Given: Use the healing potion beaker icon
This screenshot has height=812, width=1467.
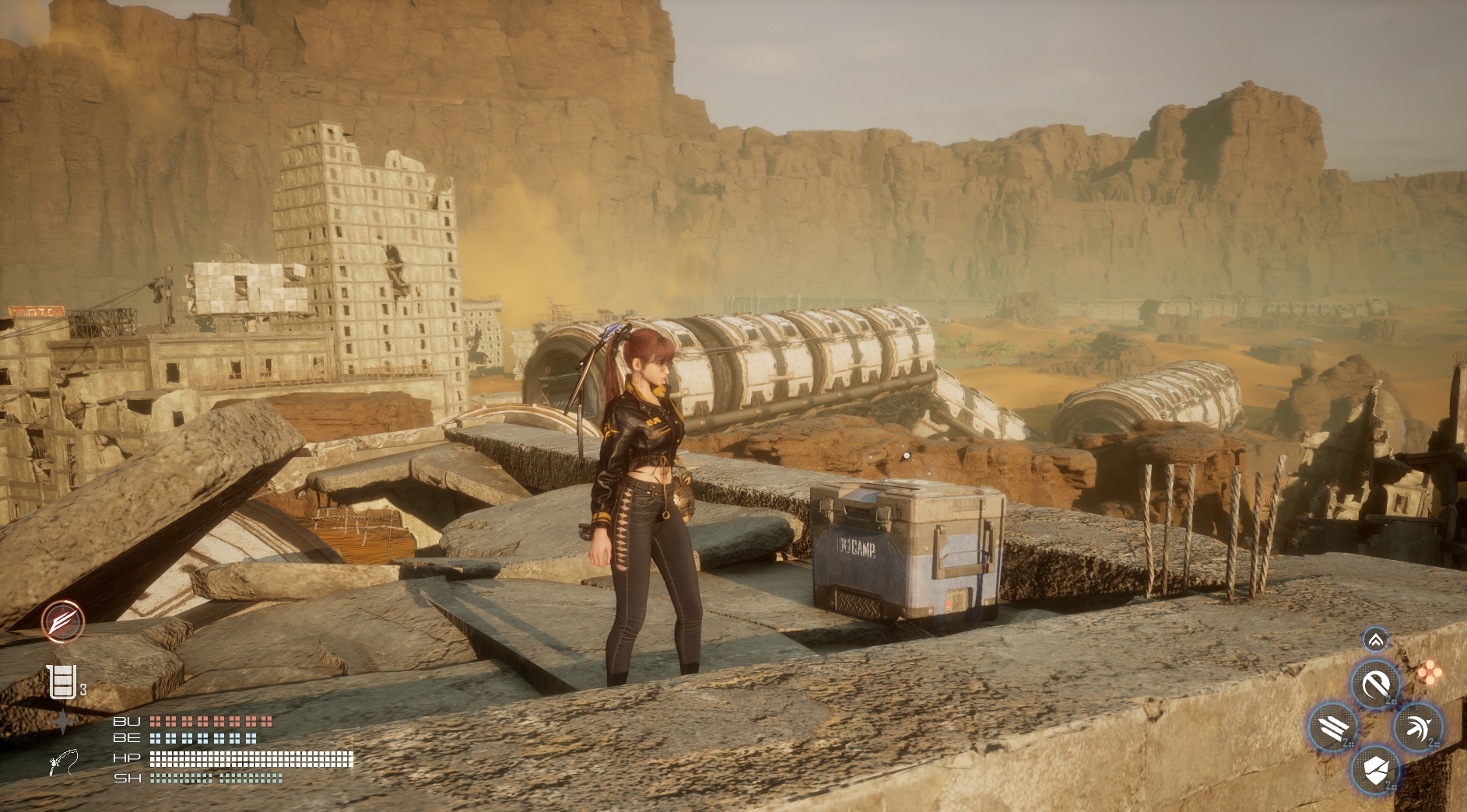Looking at the screenshot, I should pyautogui.click(x=62, y=682).
